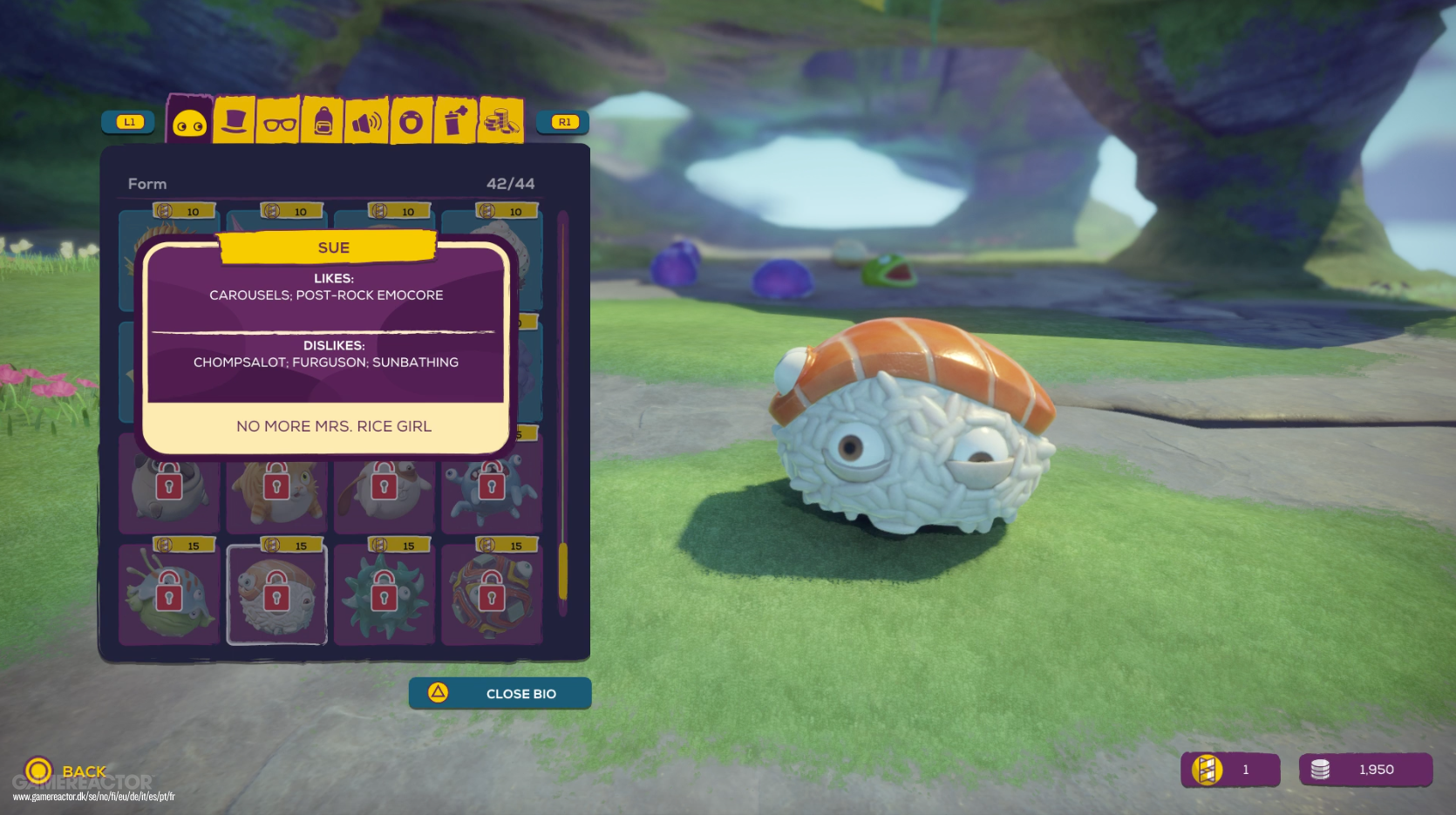Expand the locked spiky teal ball form
The height and width of the screenshot is (815, 1456).
(x=384, y=595)
